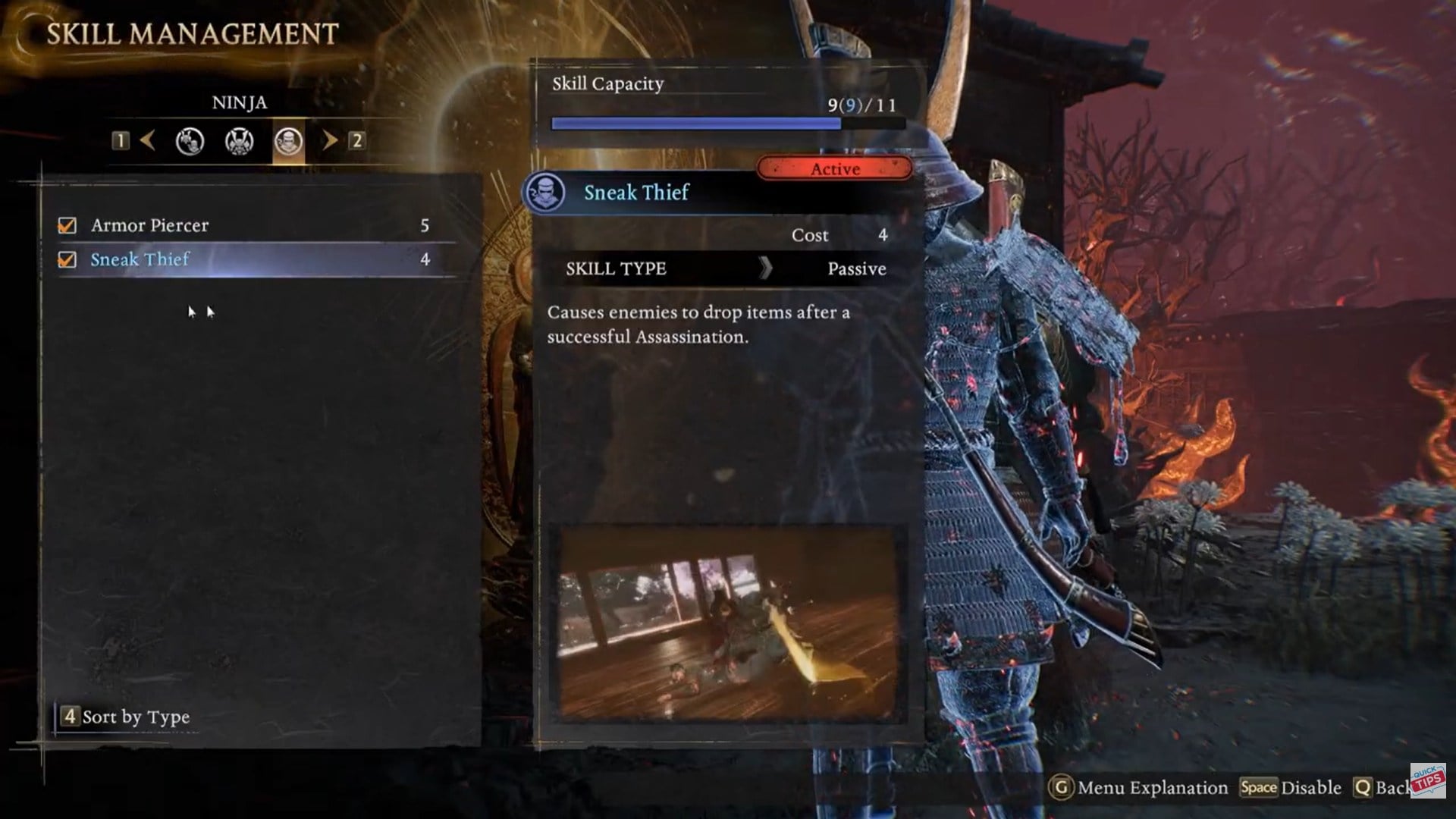Toggle the Sneak Thief checkbox
1456x819 pixels.
tap(67, 260)
